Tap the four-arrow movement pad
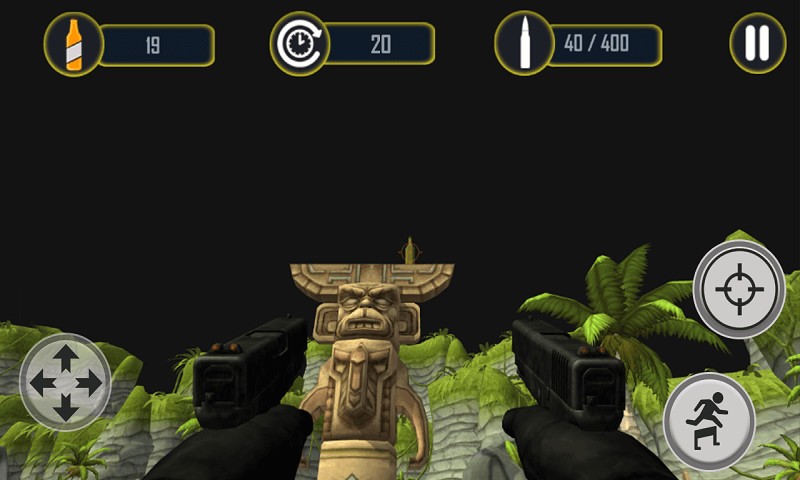 (65, 382)
